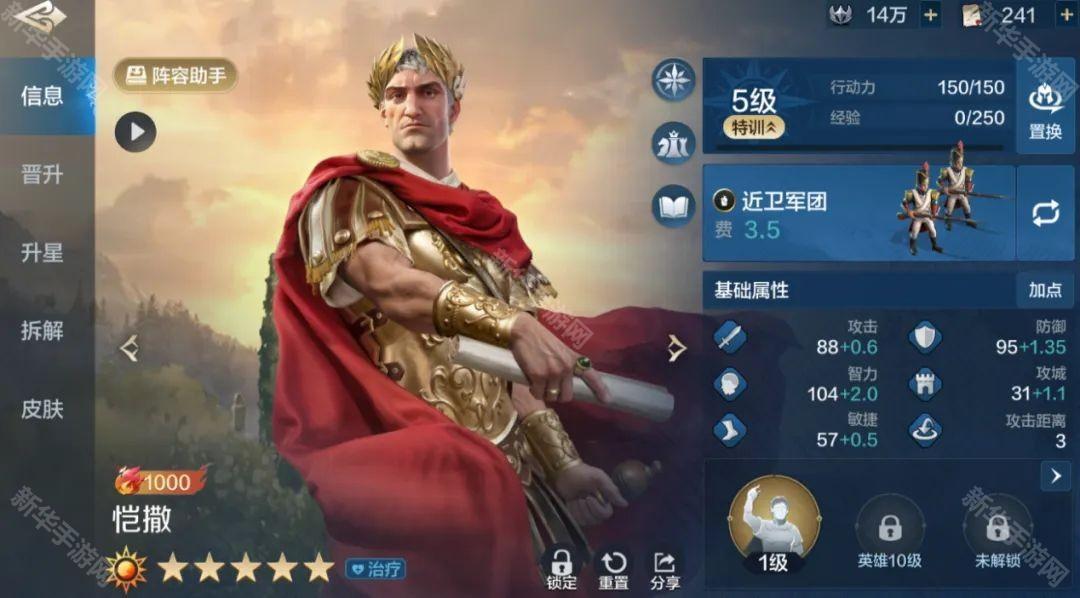Play the hero preview video
The image size is (1080, 598).
(x=135, y=131)
